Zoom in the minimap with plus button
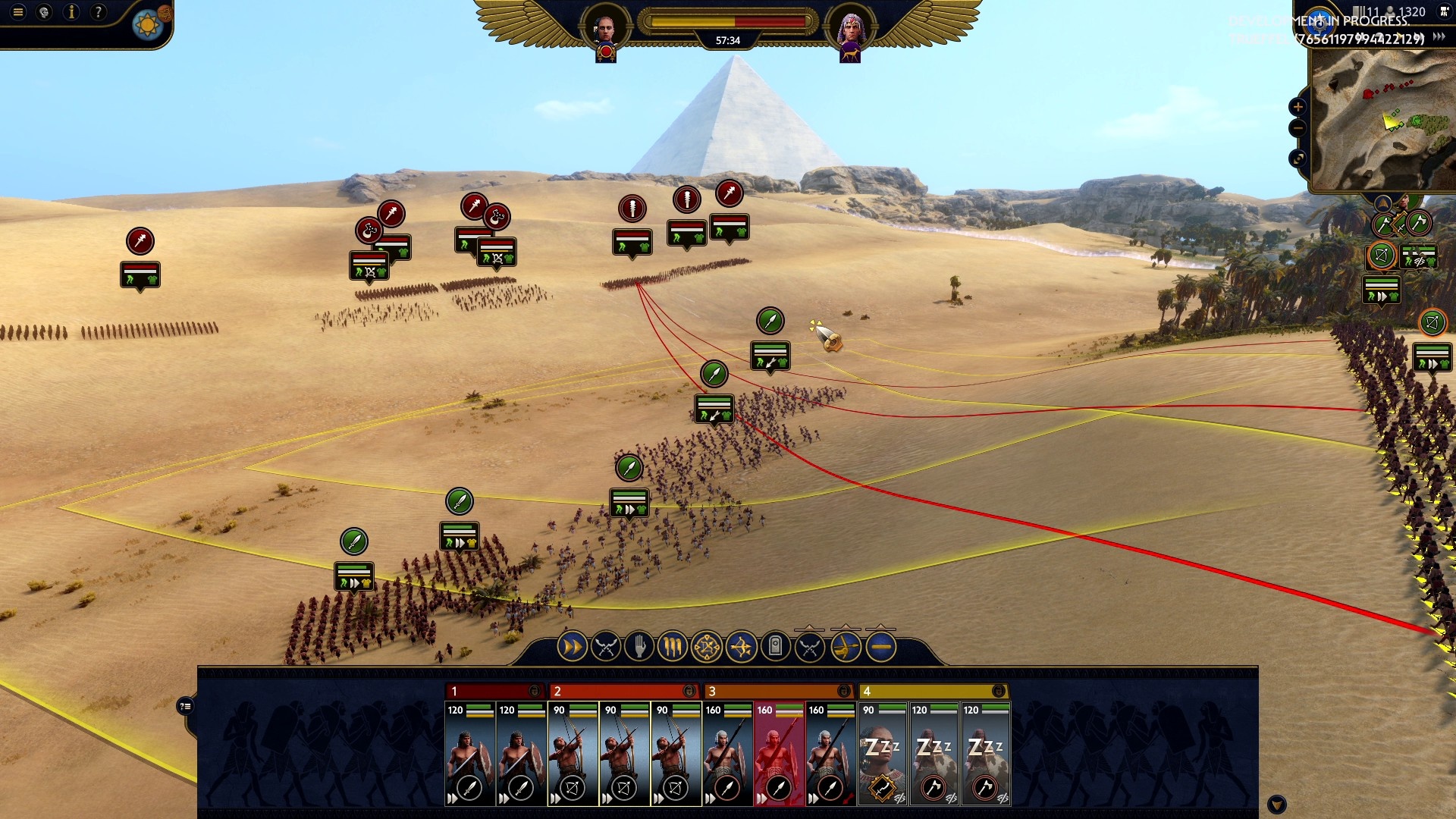This screenshot has width=1456, height=819. [1298, 107]
